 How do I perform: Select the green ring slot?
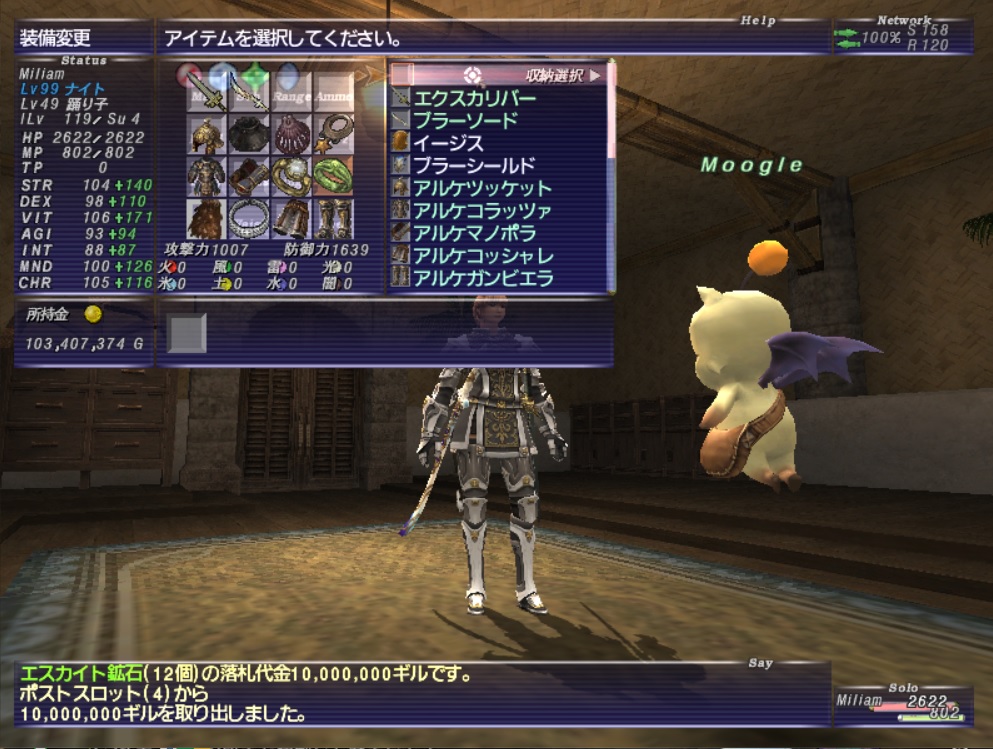[x=334, y=177]
